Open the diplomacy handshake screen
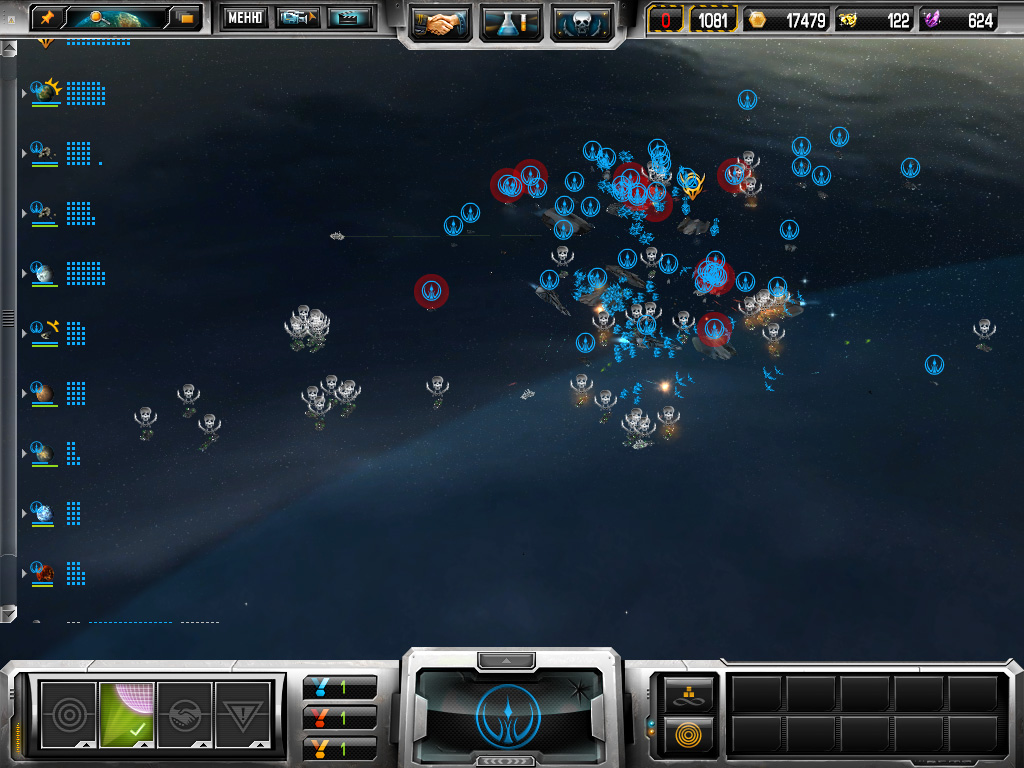Screen dimensions: 1024x768 tap(440, 22)
